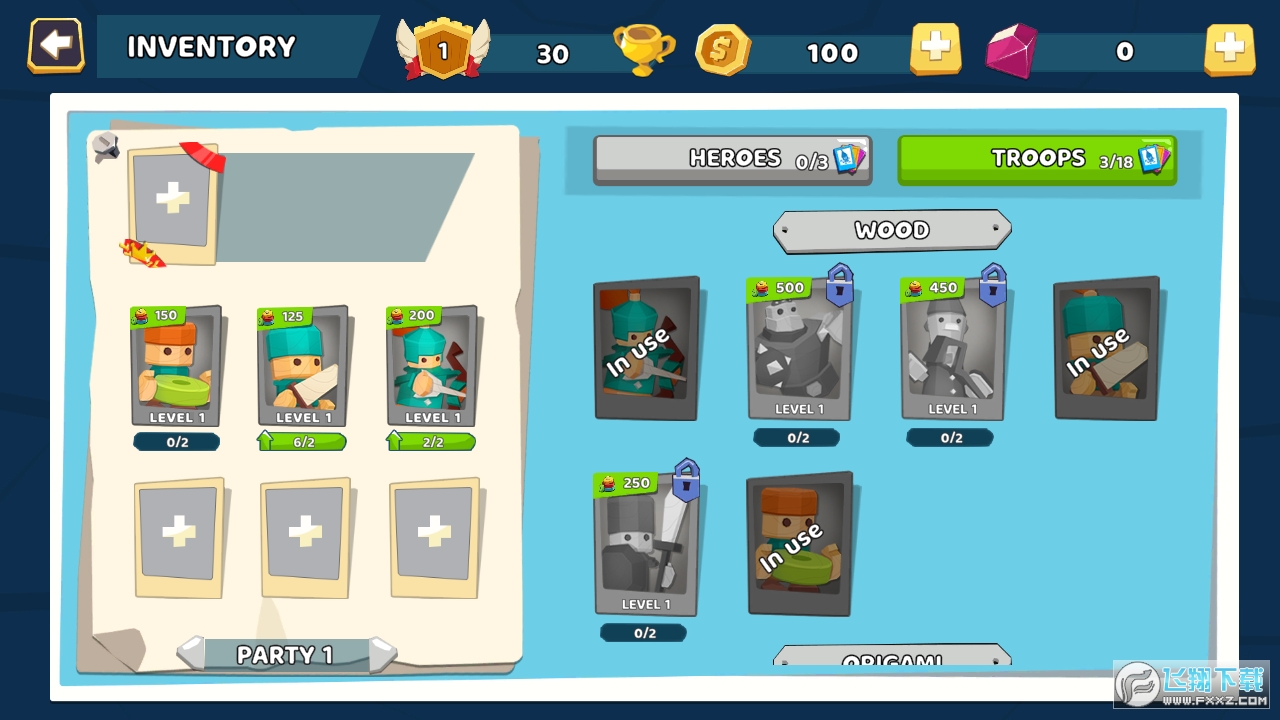Open the in-use archer troop card
This screenshot has width=1280, height=720.
click(x=646, y=350)
